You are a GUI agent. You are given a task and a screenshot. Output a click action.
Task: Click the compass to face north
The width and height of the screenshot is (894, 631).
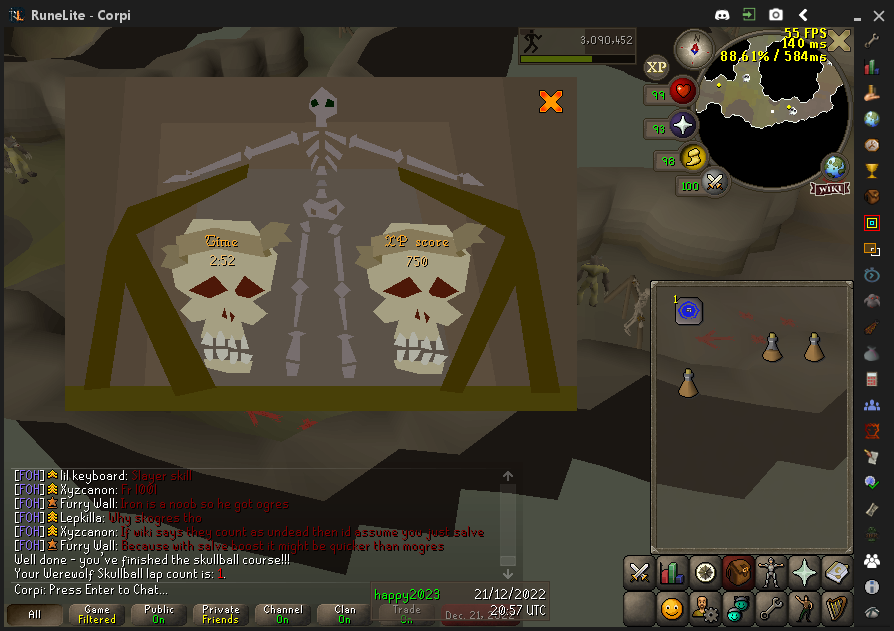pos(692,46)
